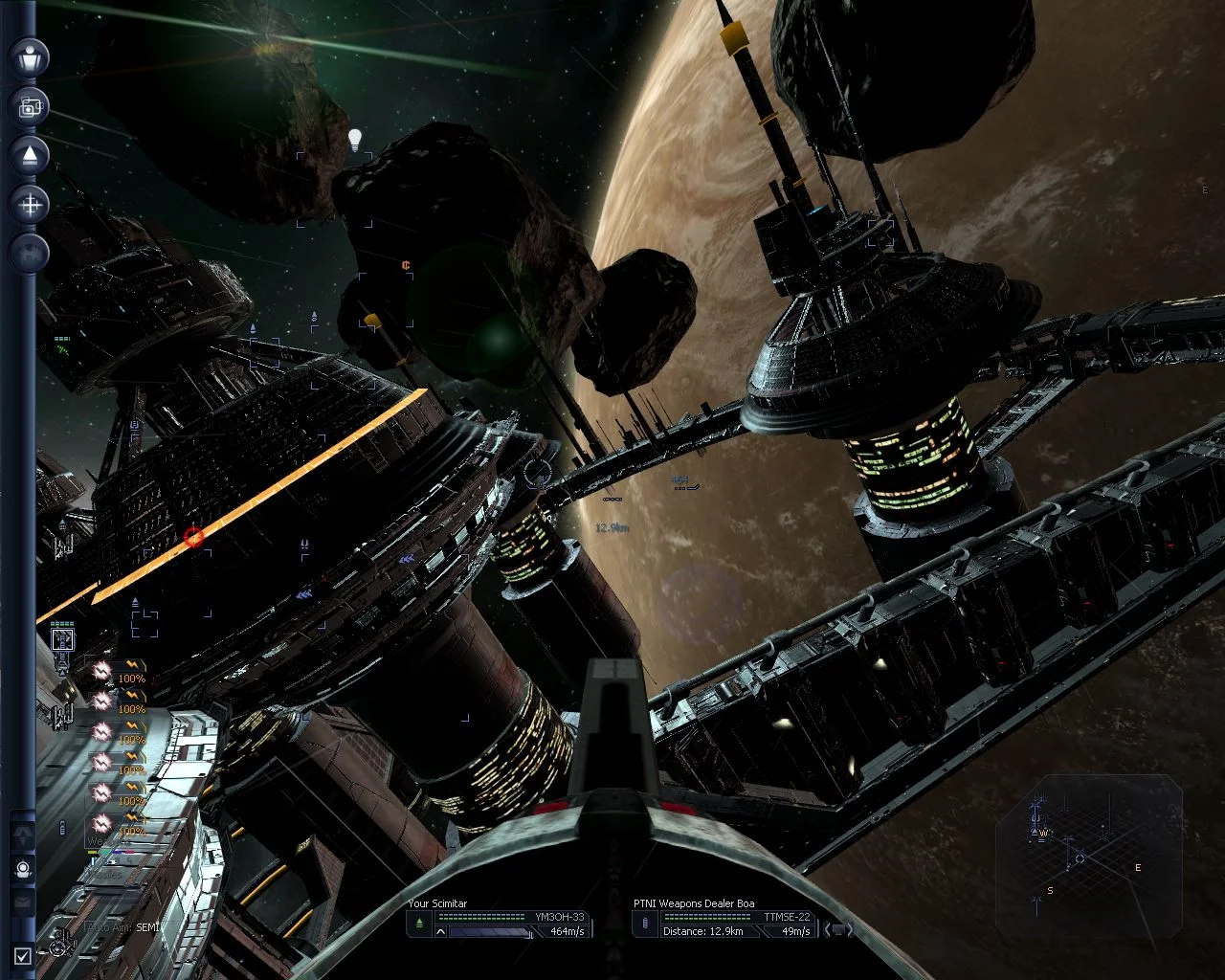Select the ship thumbnail above the weapon list

point(62,639)
